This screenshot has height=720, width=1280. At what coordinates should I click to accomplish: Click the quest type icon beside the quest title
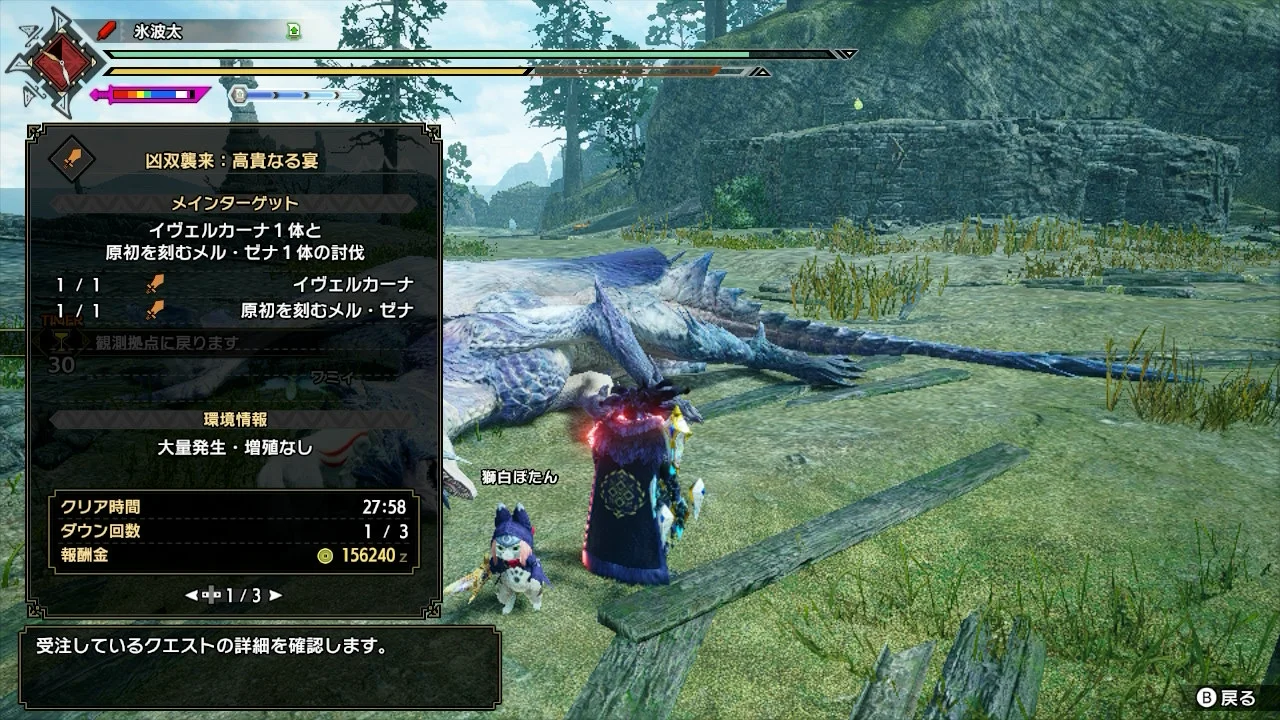(72, 159)
